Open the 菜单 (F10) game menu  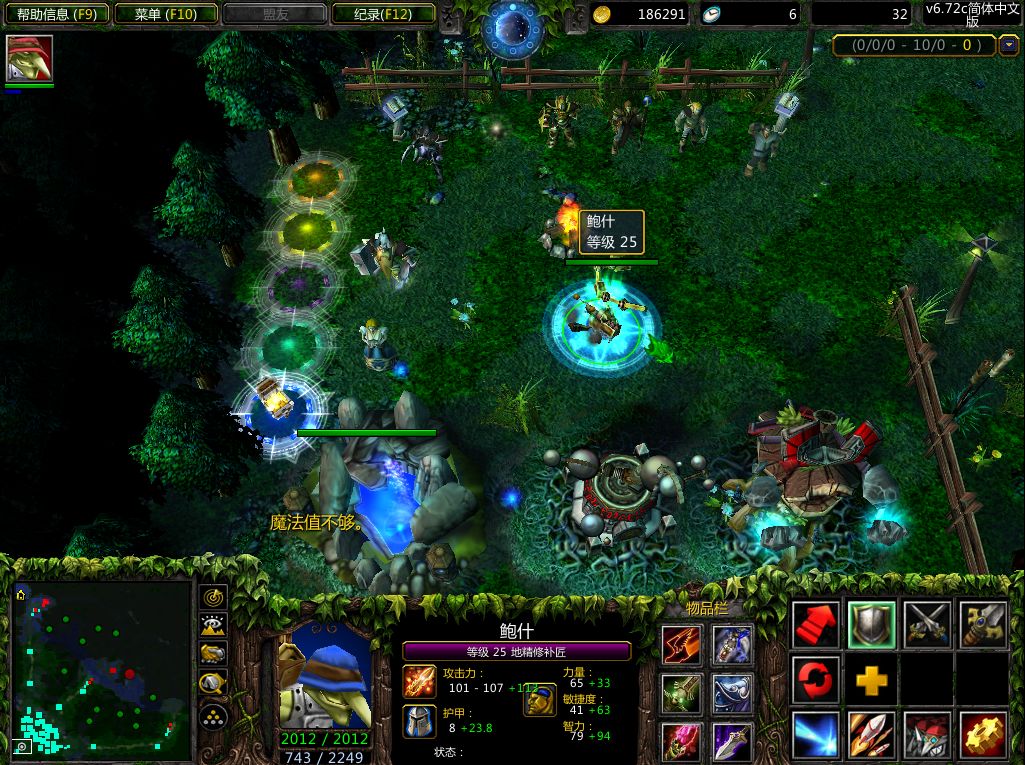[x=165, y=14]
